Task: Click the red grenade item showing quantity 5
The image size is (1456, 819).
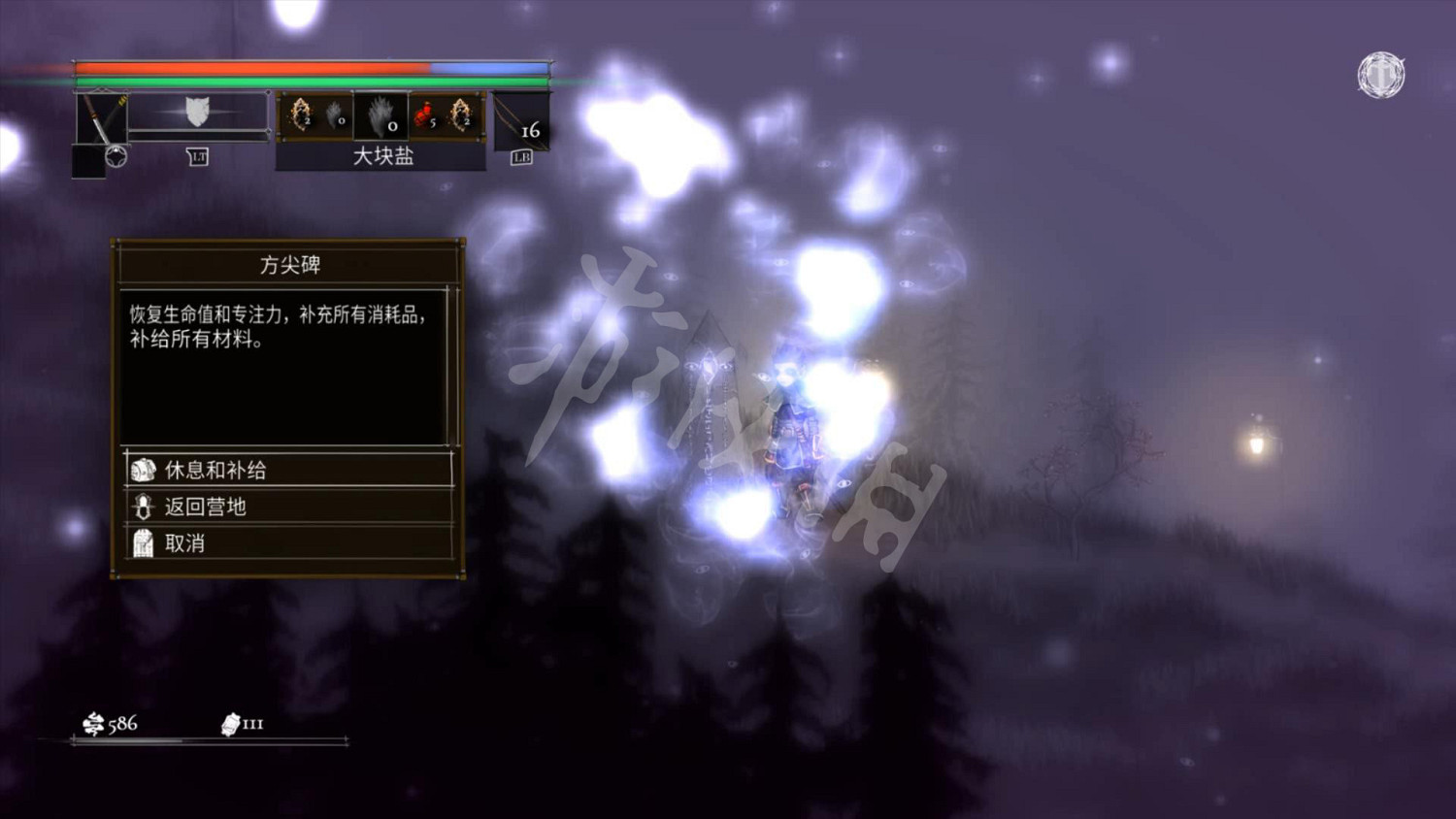Action: coord(424,114)
